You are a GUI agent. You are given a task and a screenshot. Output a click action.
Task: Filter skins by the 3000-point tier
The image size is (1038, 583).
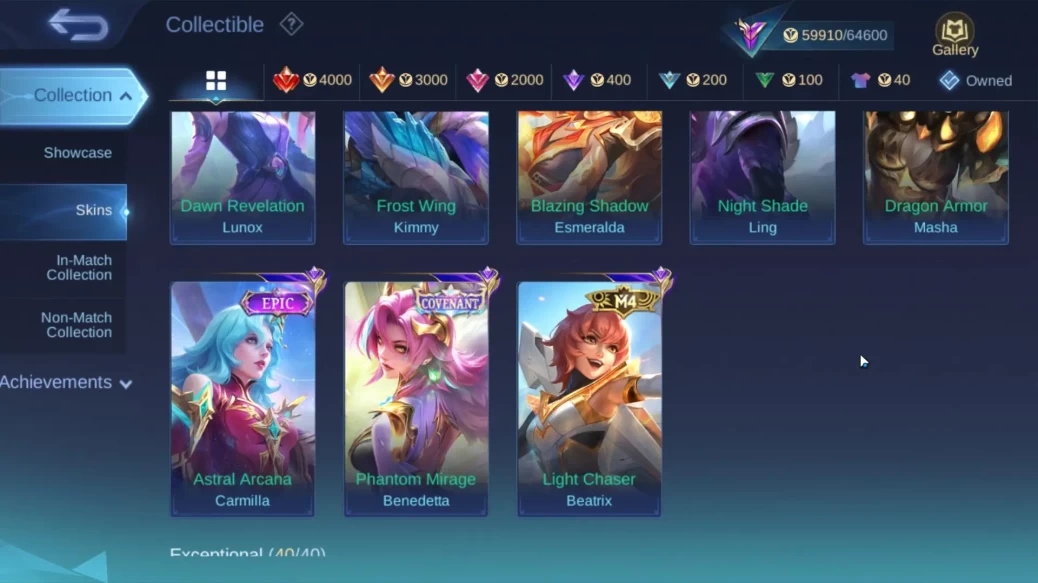click(408, 80)
